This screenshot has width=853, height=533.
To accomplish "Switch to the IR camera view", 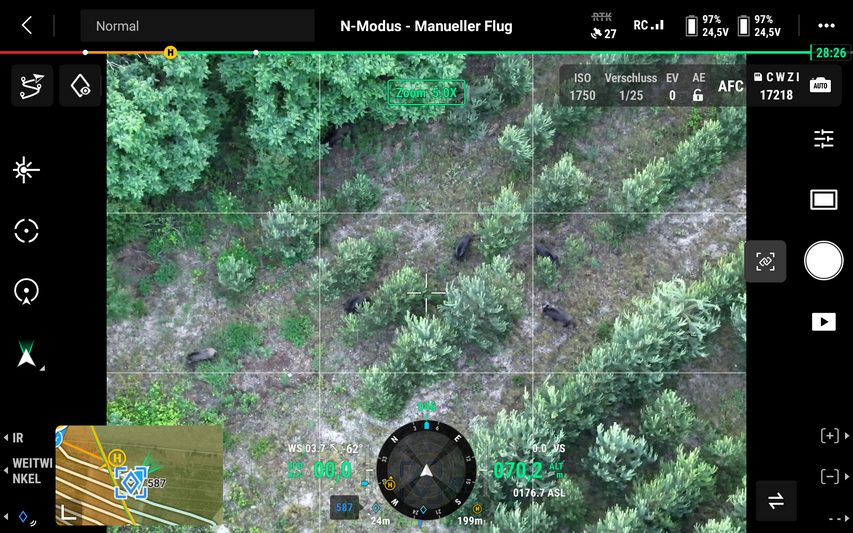I will 16,438.
